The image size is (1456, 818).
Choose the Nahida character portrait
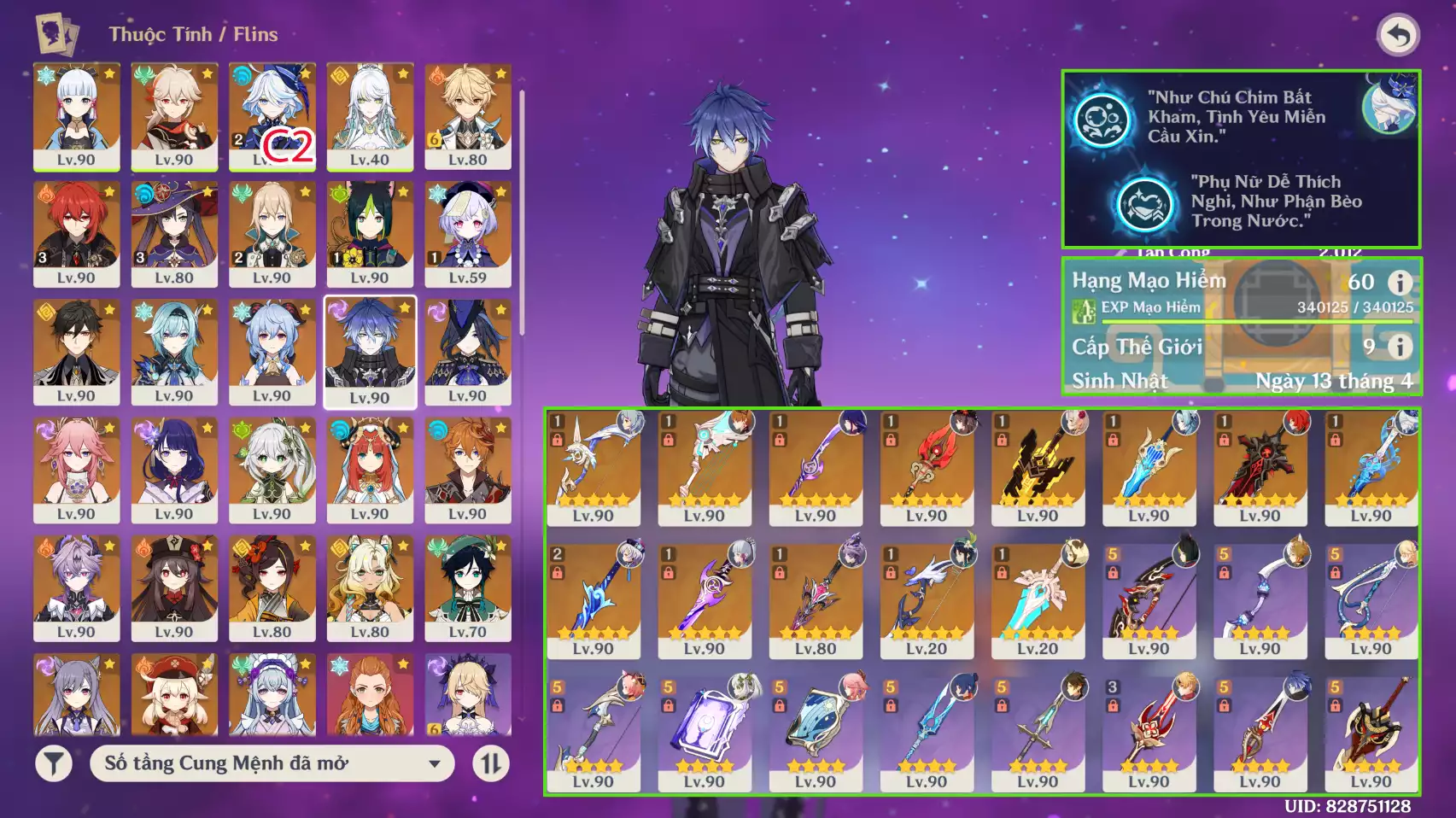coord(272,469)
